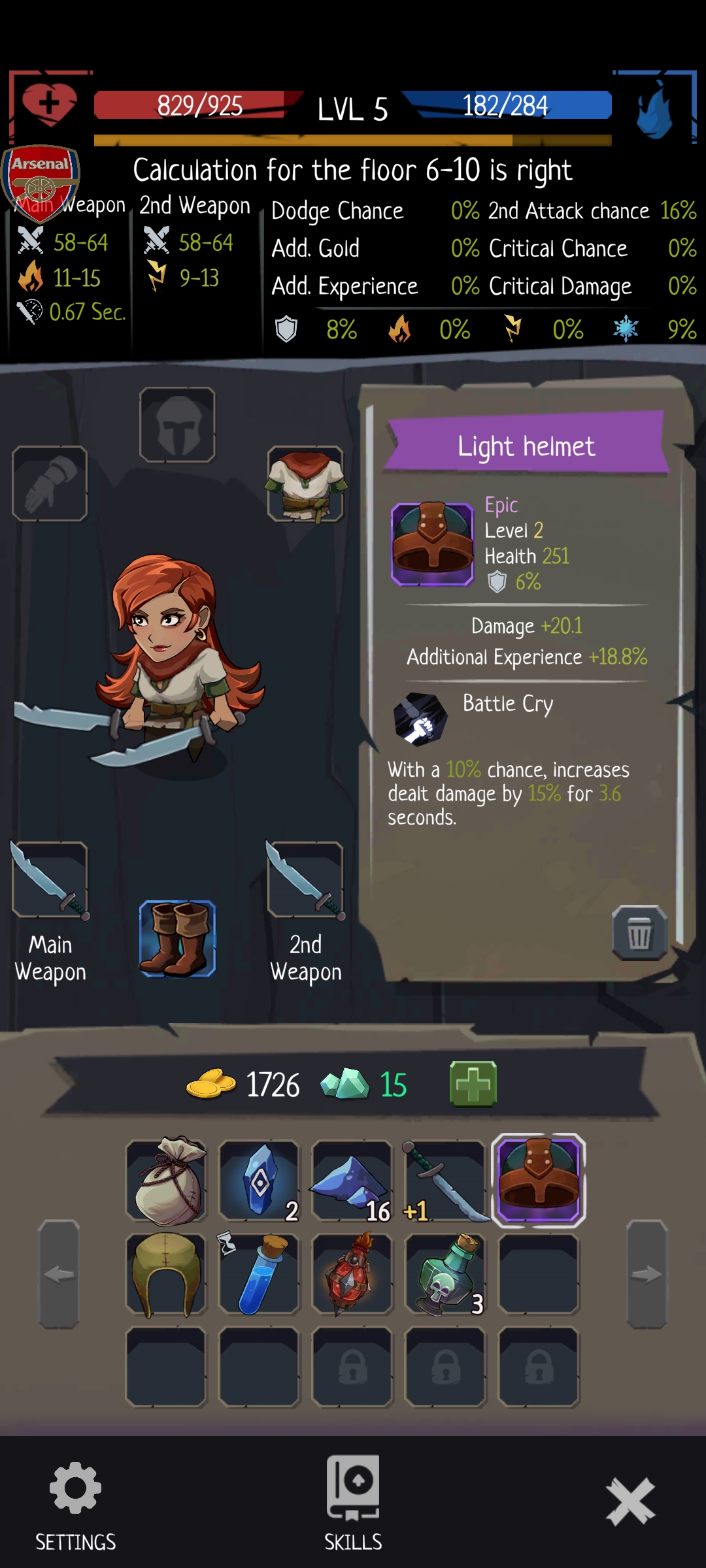This screenshot has height=1568, width=706.
Task: Go to previous inventory page
Action: tap(59, 1274)
